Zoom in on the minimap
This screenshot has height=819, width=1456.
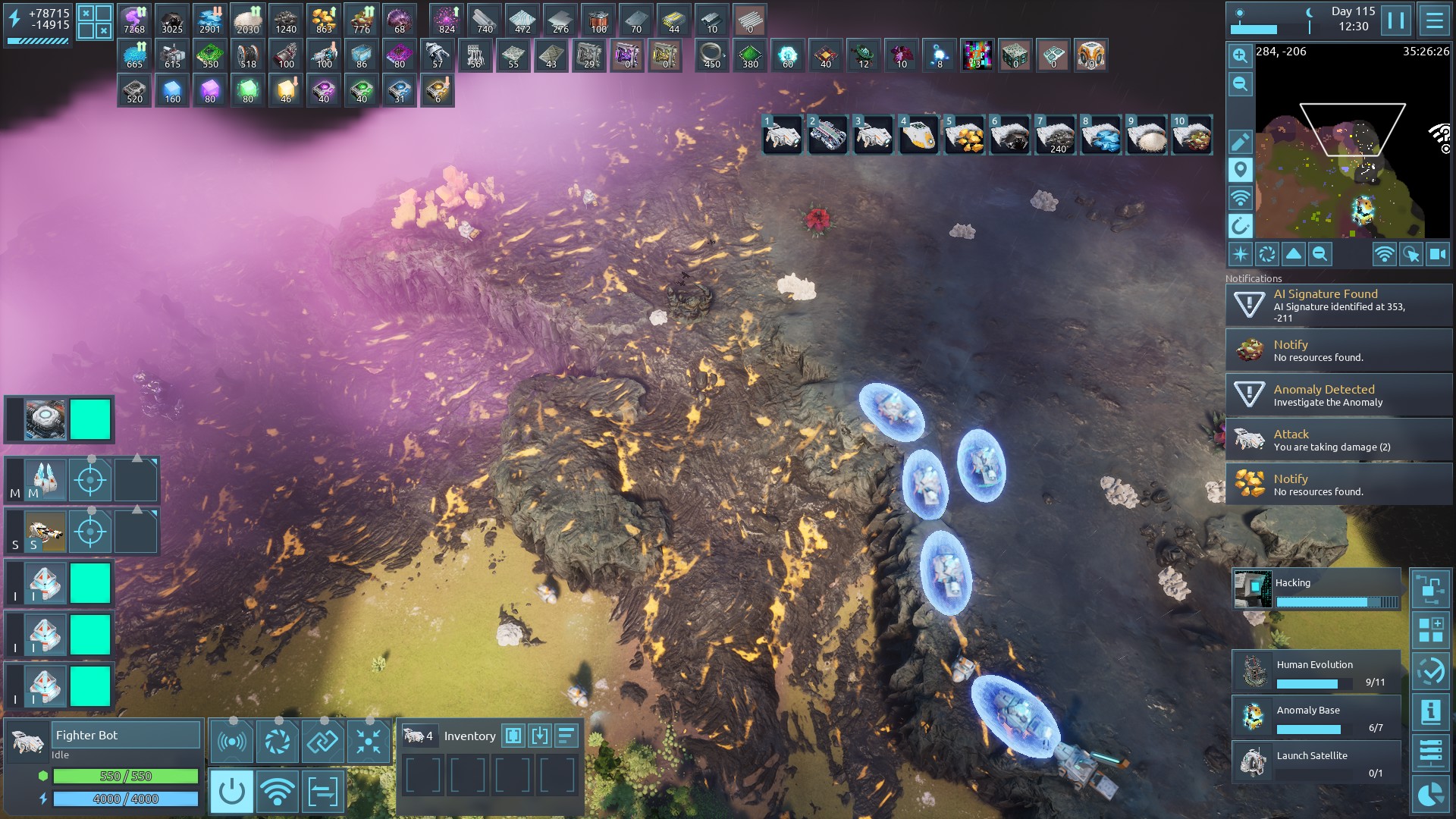click(x=1240, y=55)
